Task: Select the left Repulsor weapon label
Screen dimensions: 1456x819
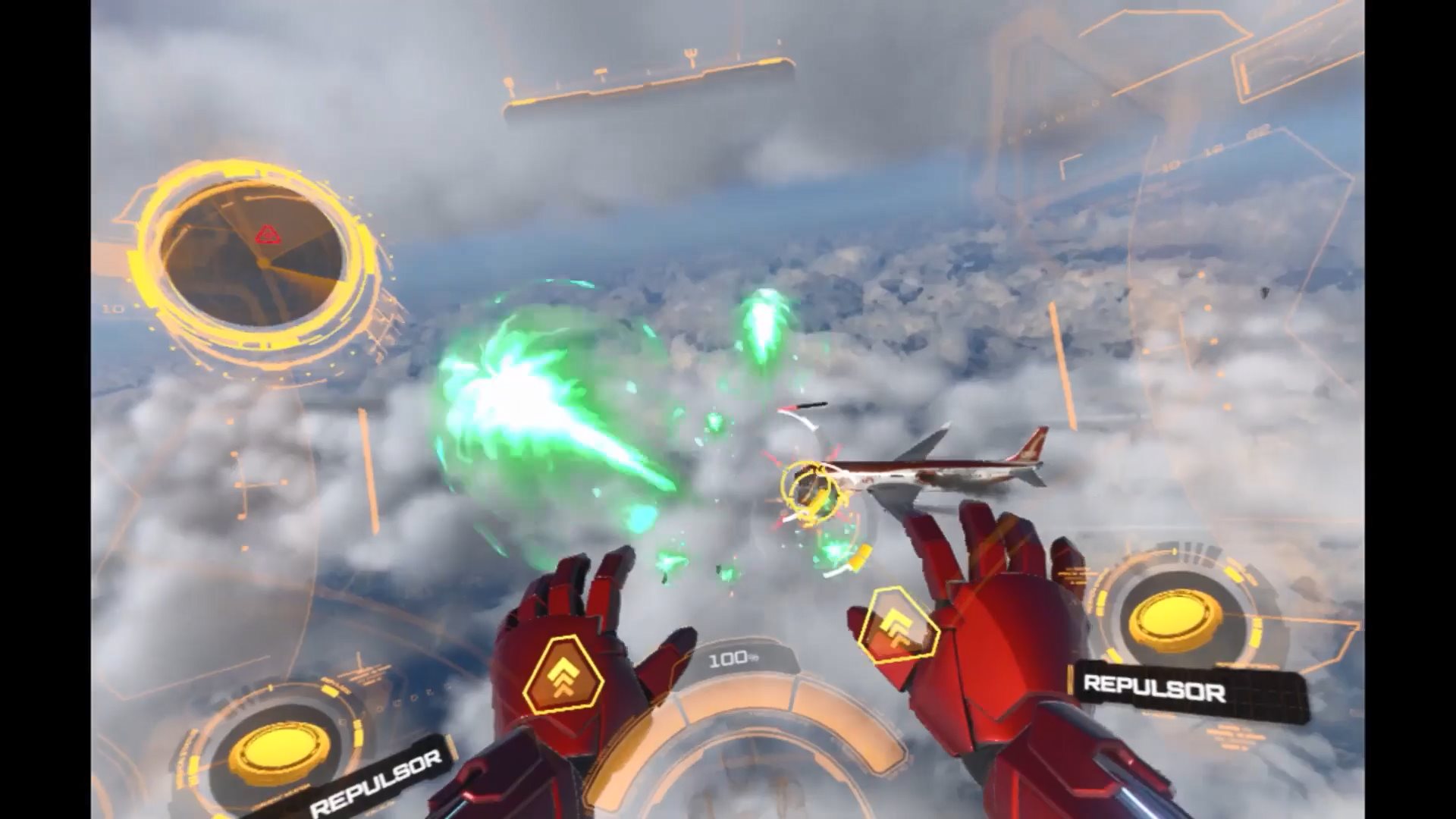Action: (x=376, y=783)
